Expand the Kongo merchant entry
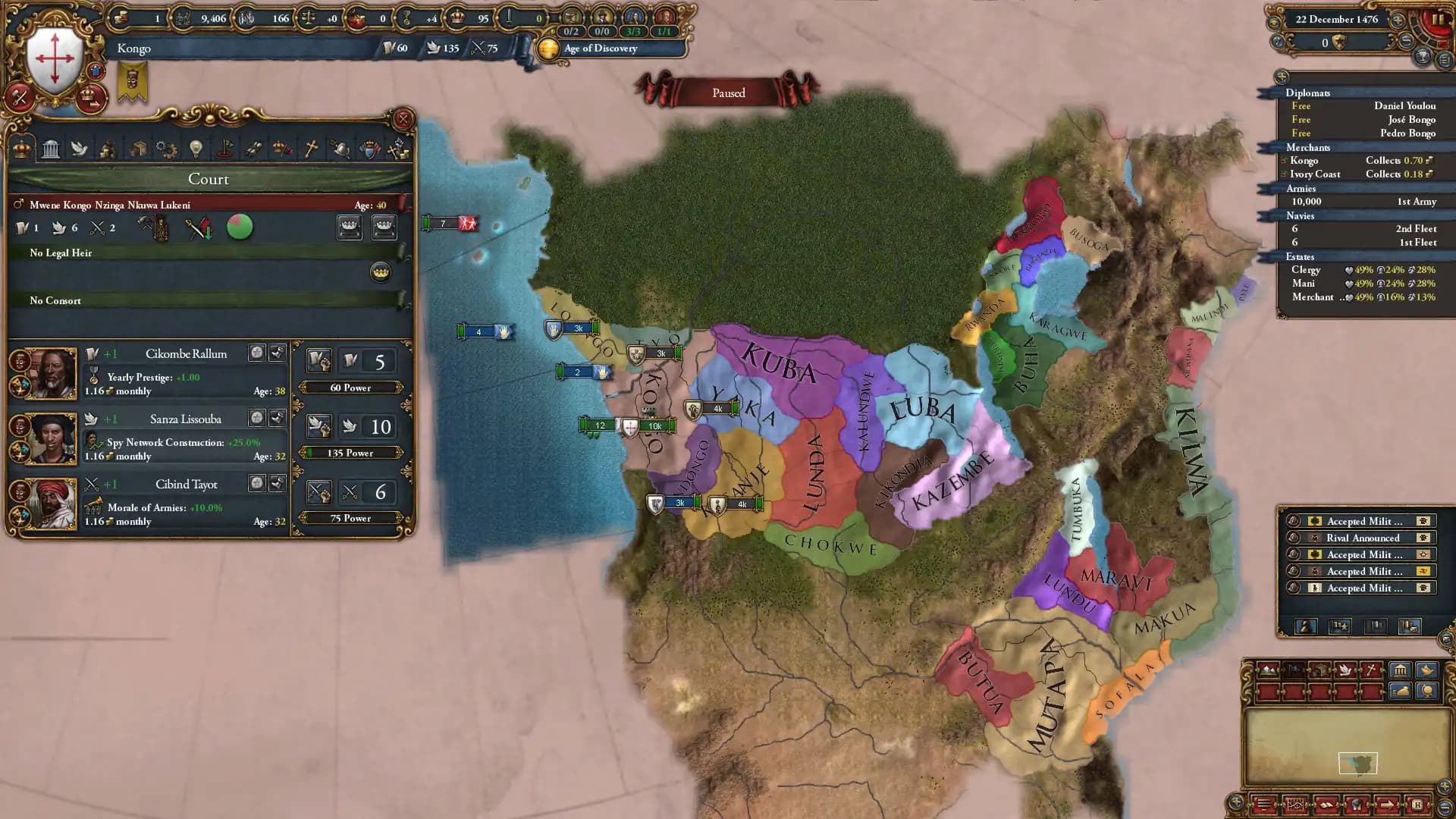 [x=1284, y=160]
